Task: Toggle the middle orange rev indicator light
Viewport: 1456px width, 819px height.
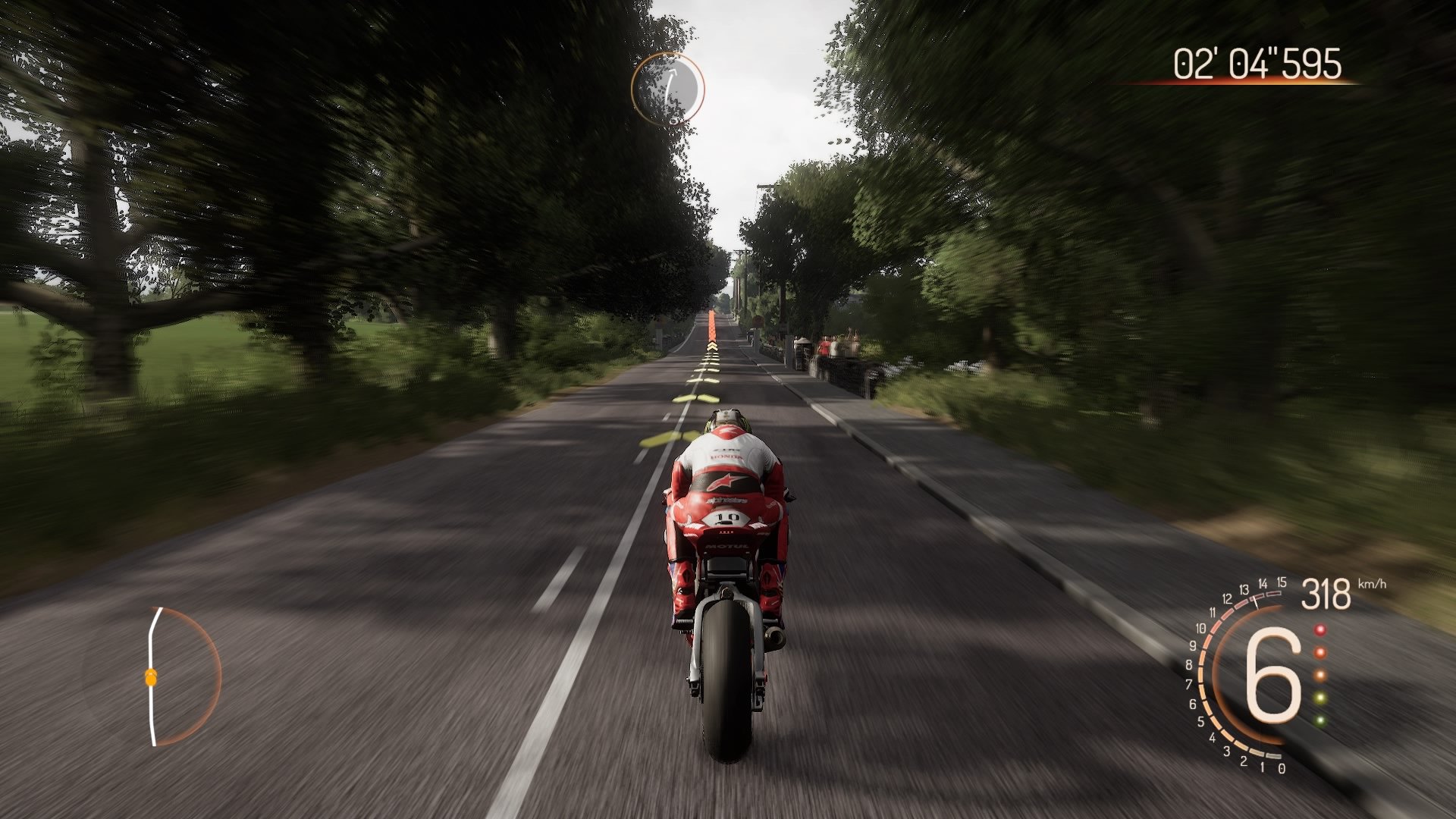Action: pyautogui.click(x=1321, y=674)
